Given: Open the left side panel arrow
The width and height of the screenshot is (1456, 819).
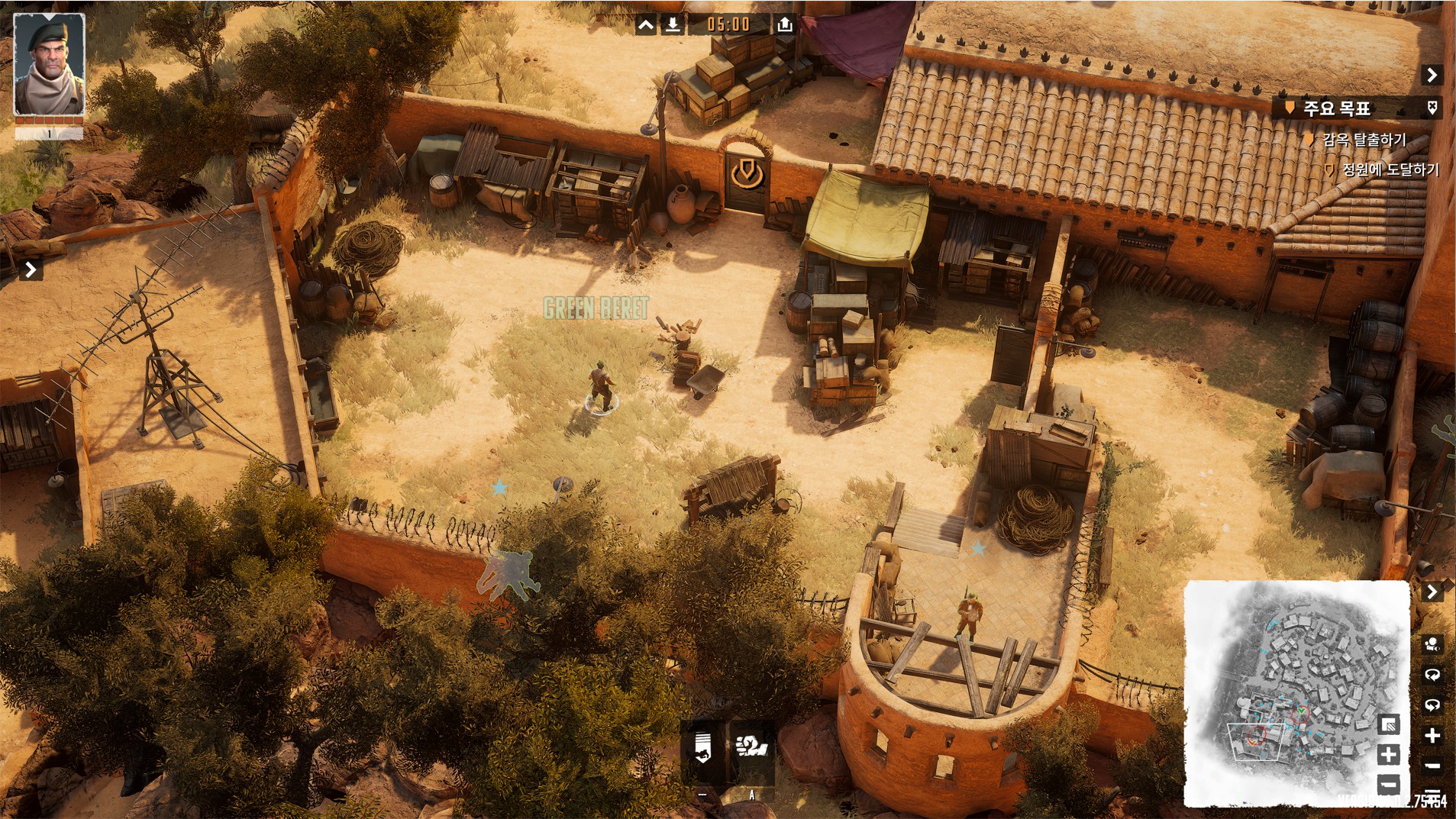Looking at the screenshot, I should (31, 269).
